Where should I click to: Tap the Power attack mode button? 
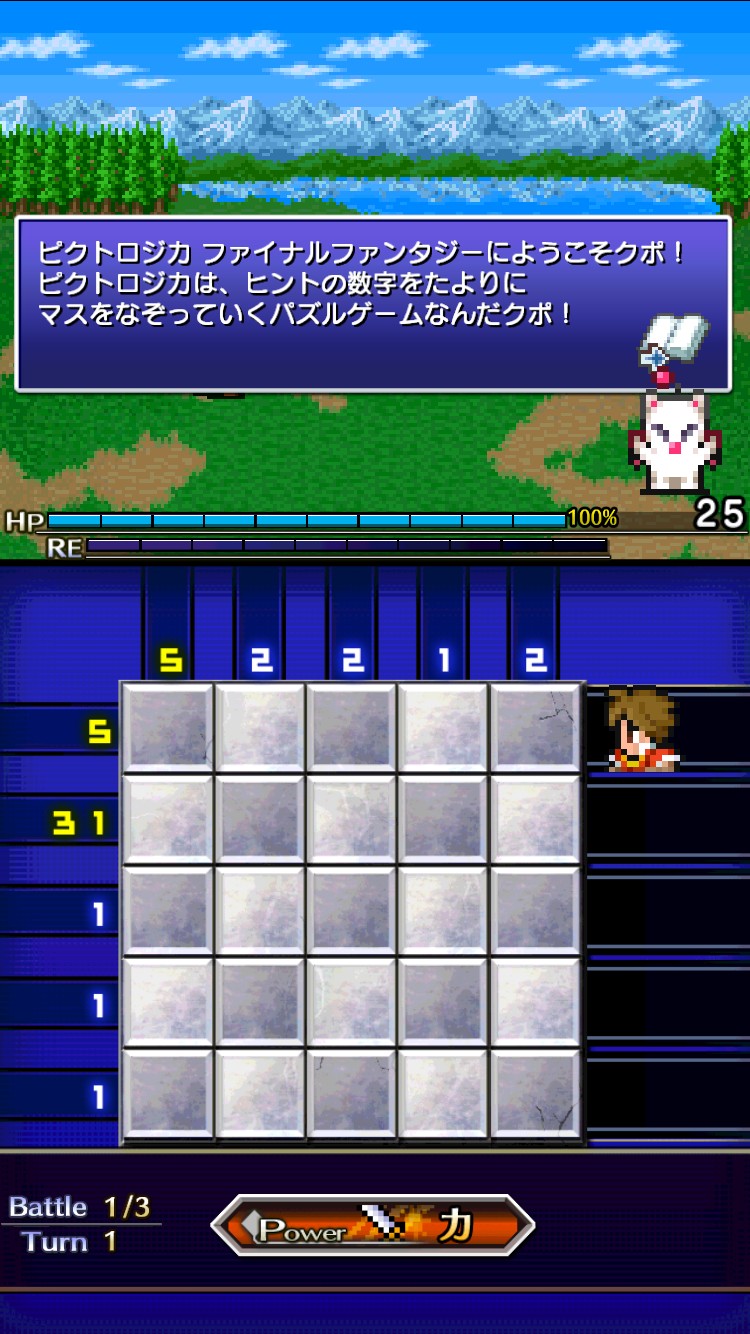click(372, 1226)
